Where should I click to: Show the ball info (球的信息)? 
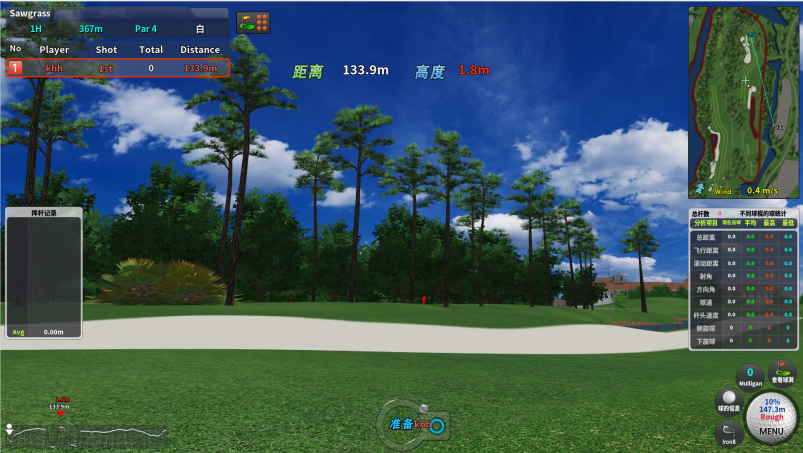(729, 402)
